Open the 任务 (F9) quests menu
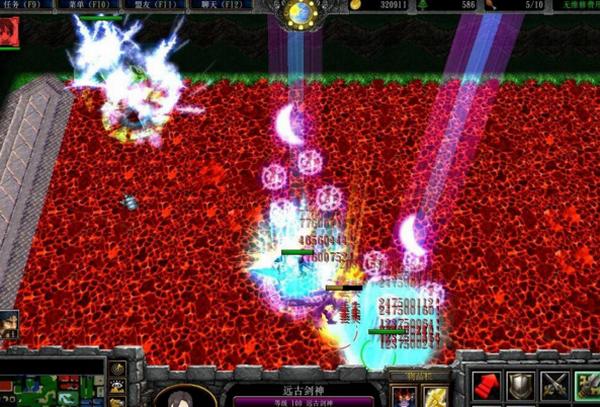Screen dimensions: 600x407 [30, 6]
